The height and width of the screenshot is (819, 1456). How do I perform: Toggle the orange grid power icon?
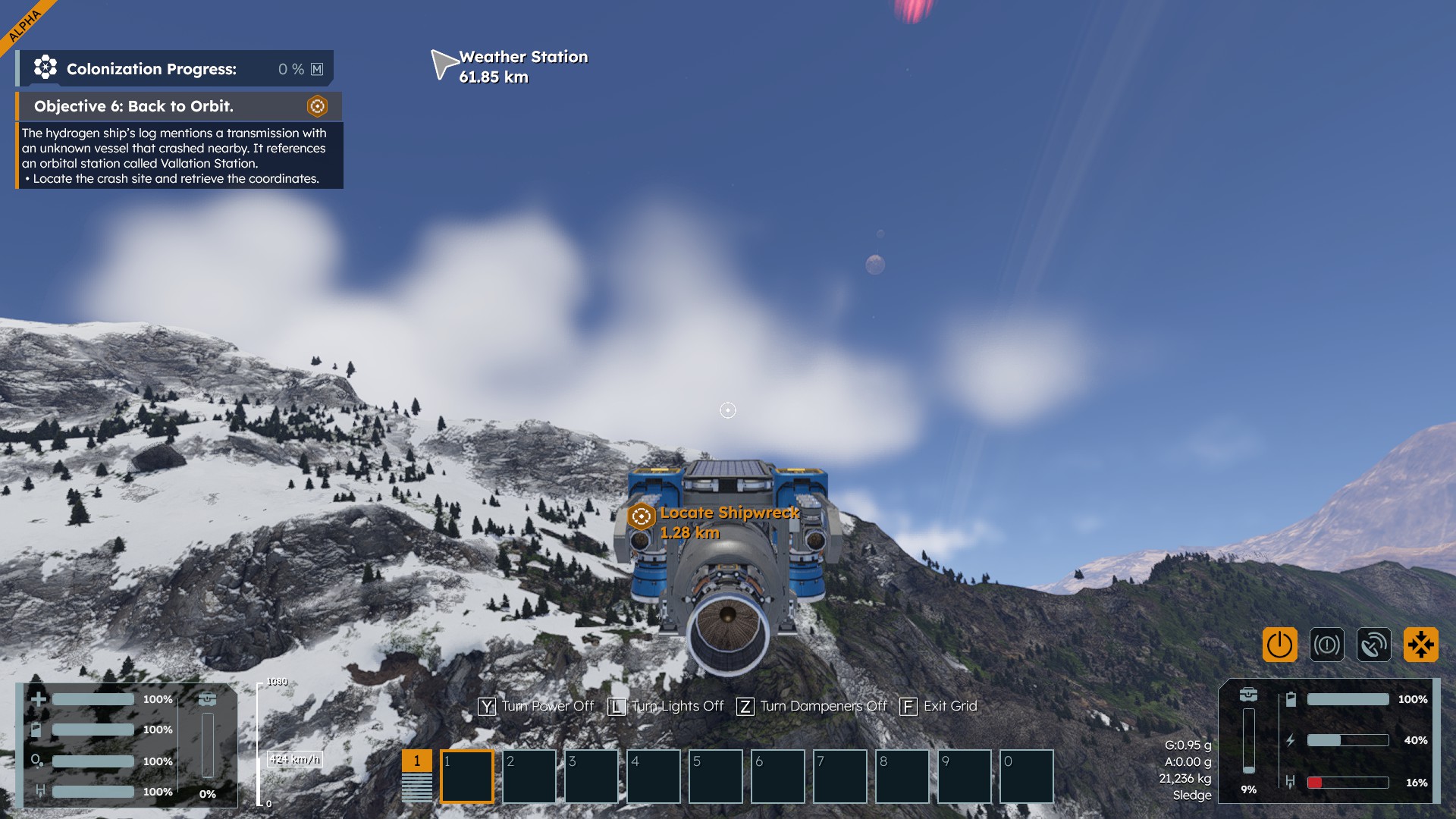pos(1279,645)
